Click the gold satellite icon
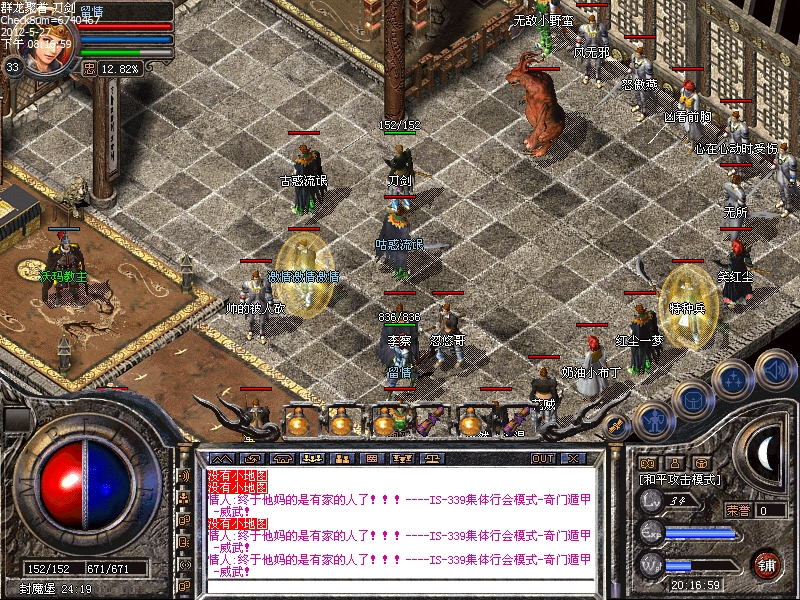The image size is (800, 600). point(617,425)
